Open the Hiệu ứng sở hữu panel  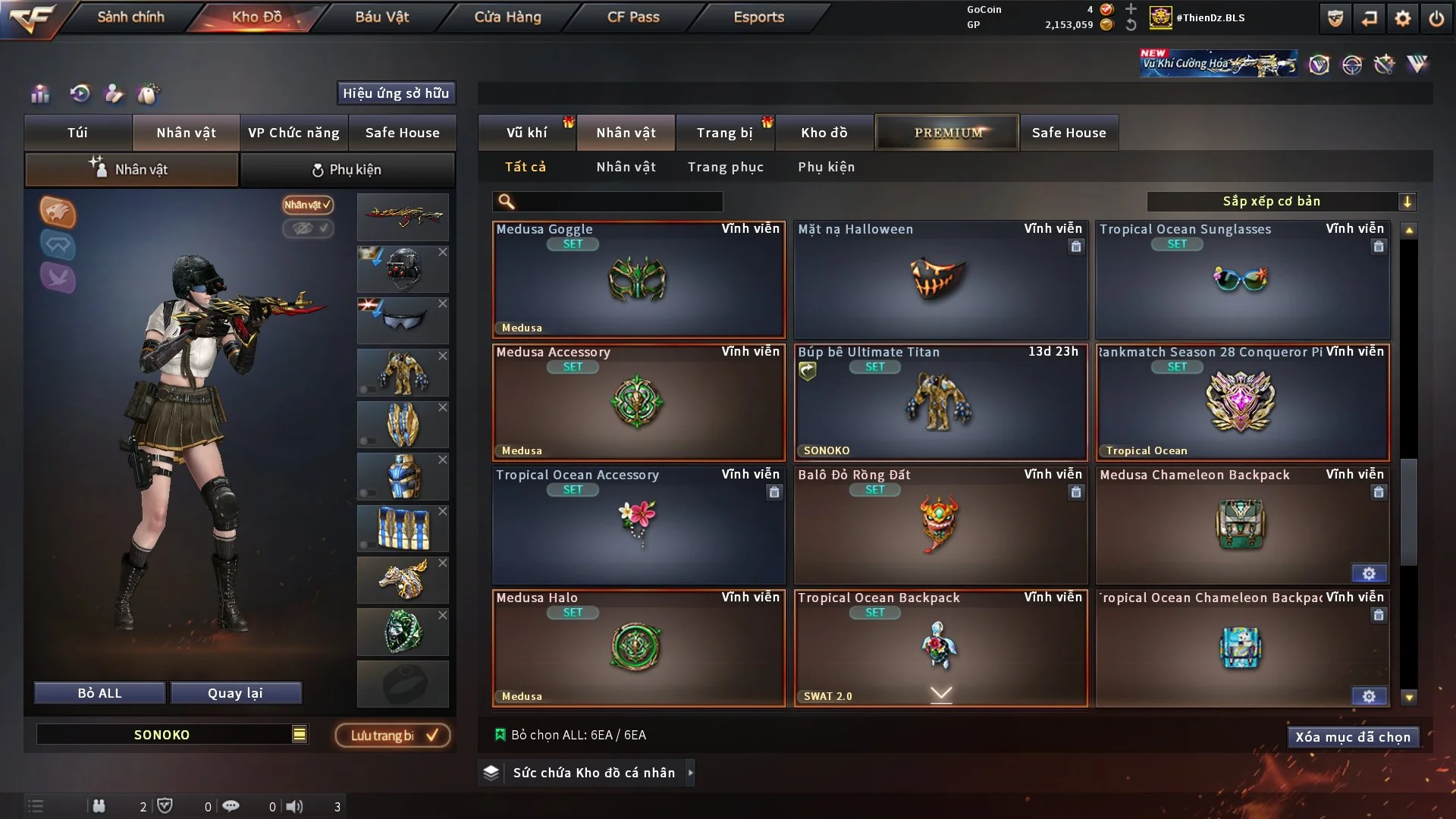pos(396,93)
